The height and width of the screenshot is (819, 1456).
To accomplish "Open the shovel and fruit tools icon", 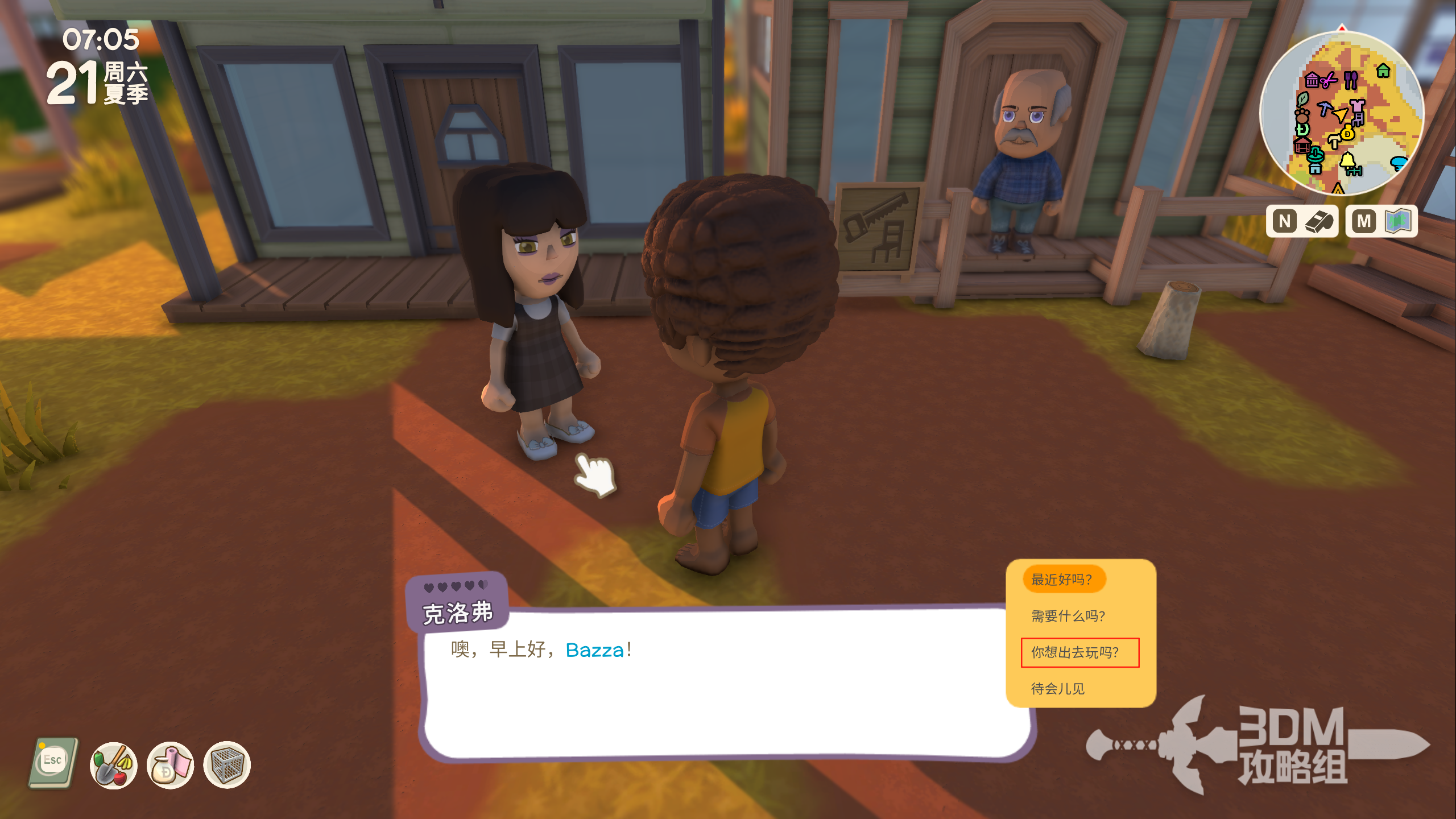I will [x=114, y=765].
